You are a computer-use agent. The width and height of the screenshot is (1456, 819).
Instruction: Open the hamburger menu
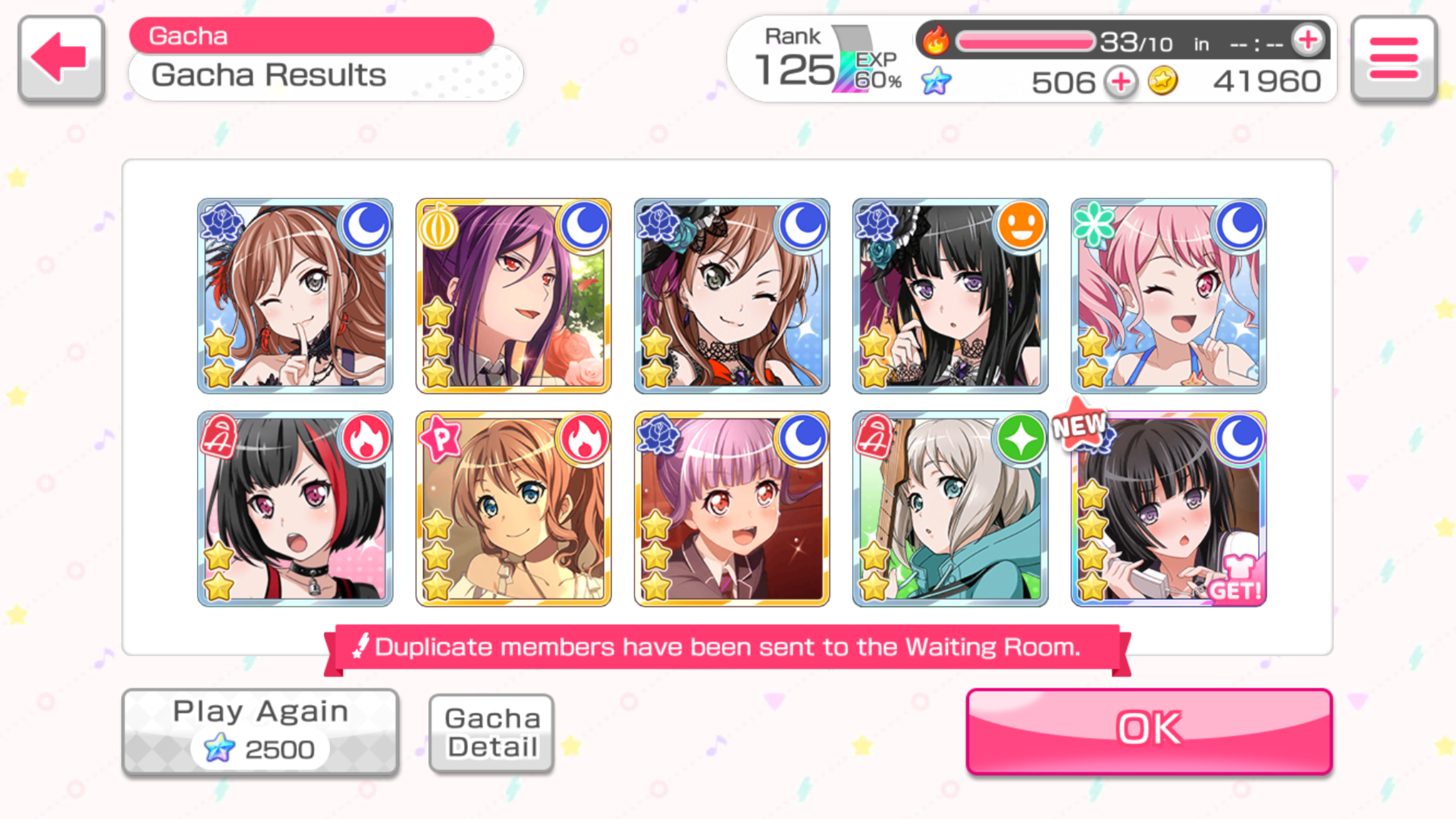click(1393, 59)
